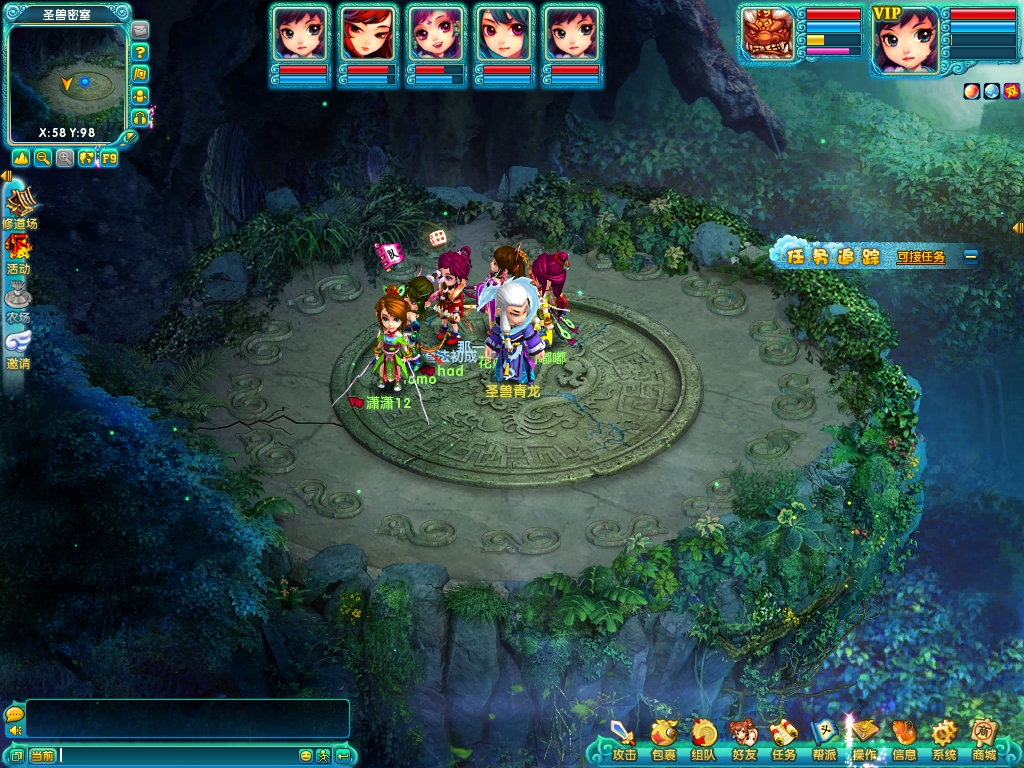1024x768 pixels.
Task: Open the 帮派 guild panel
Action: point(824,738)
